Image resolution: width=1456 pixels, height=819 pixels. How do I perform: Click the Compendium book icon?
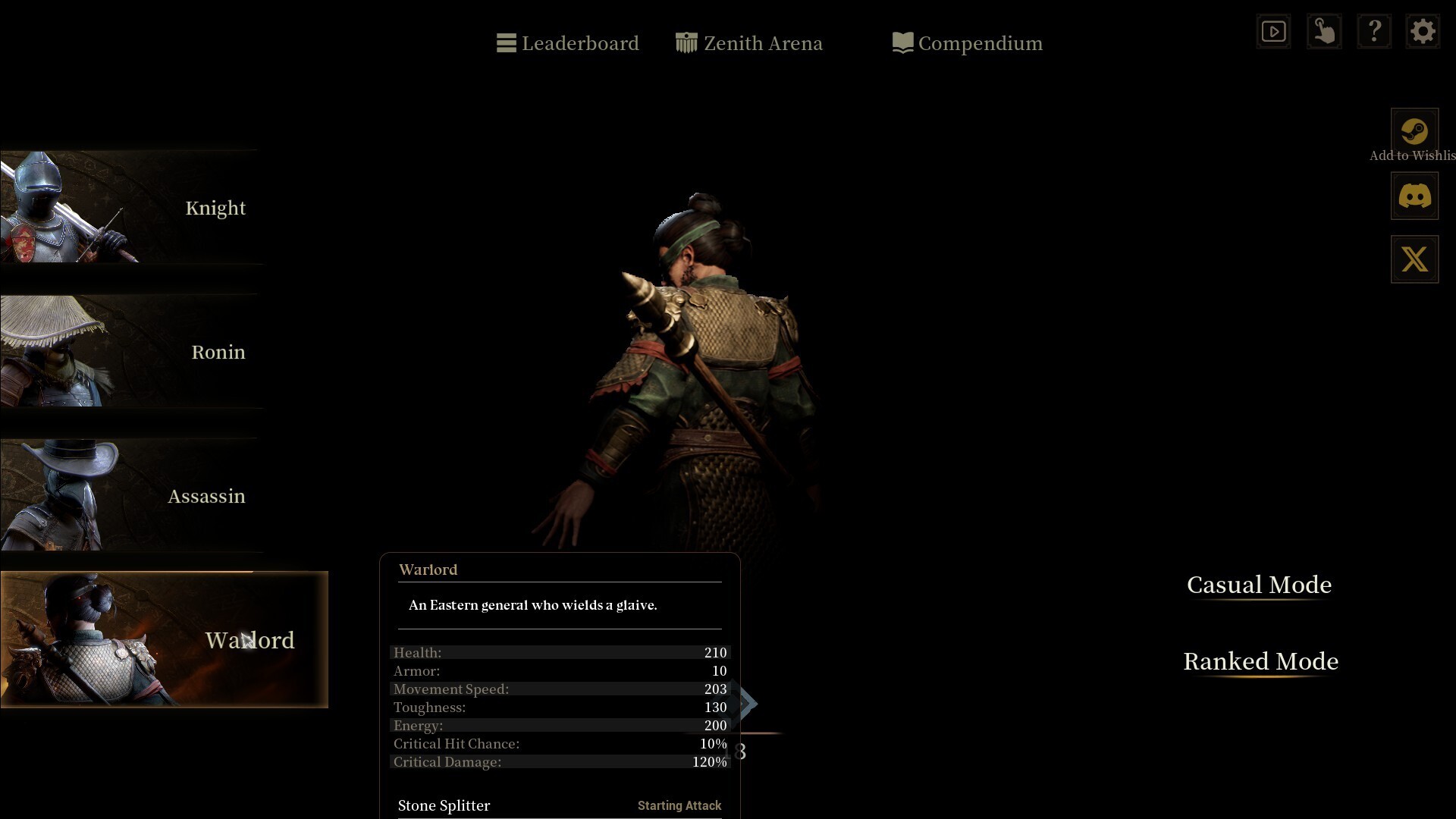point(902,42)
